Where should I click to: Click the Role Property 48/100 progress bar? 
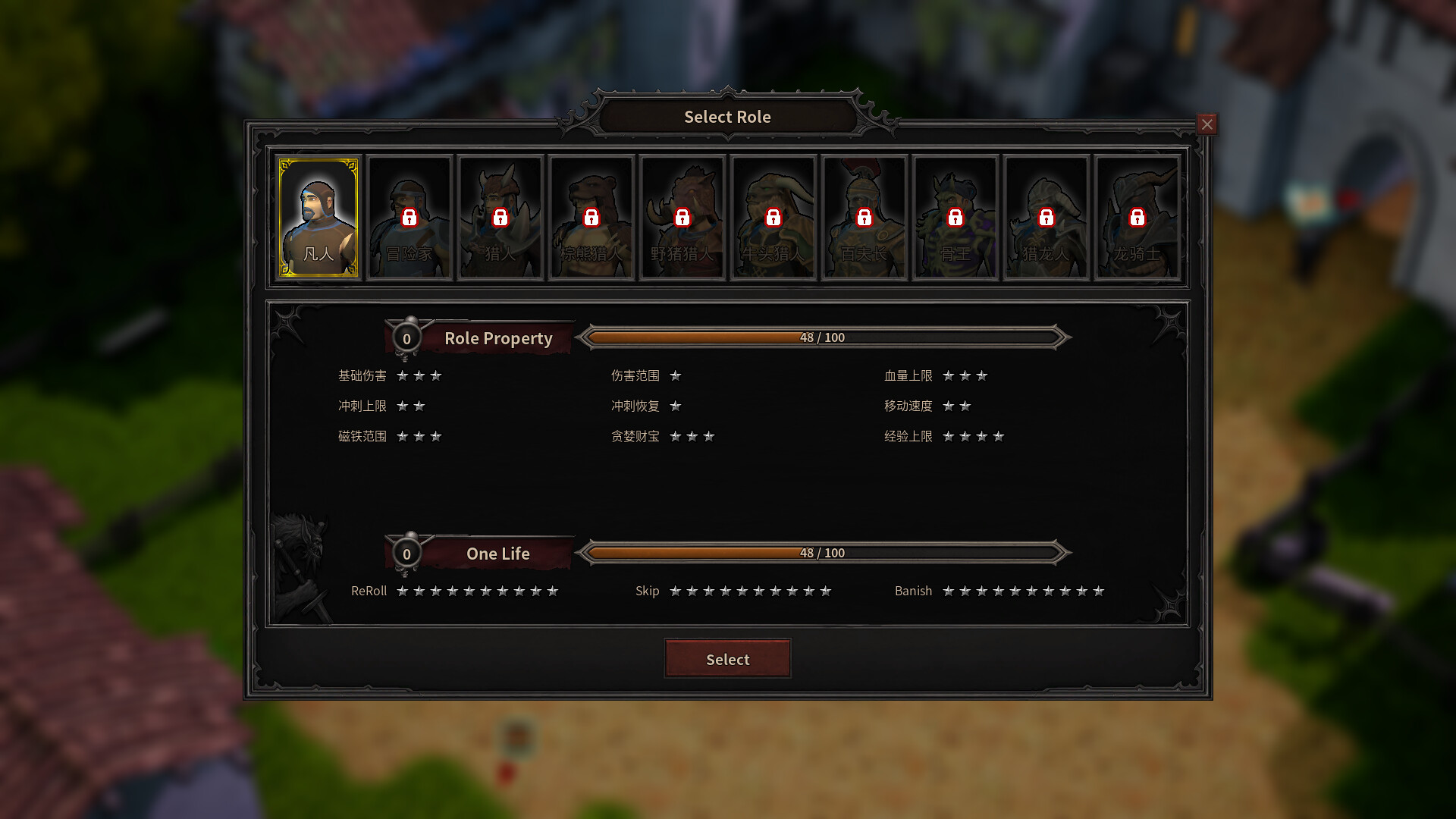tap(823, 337)
